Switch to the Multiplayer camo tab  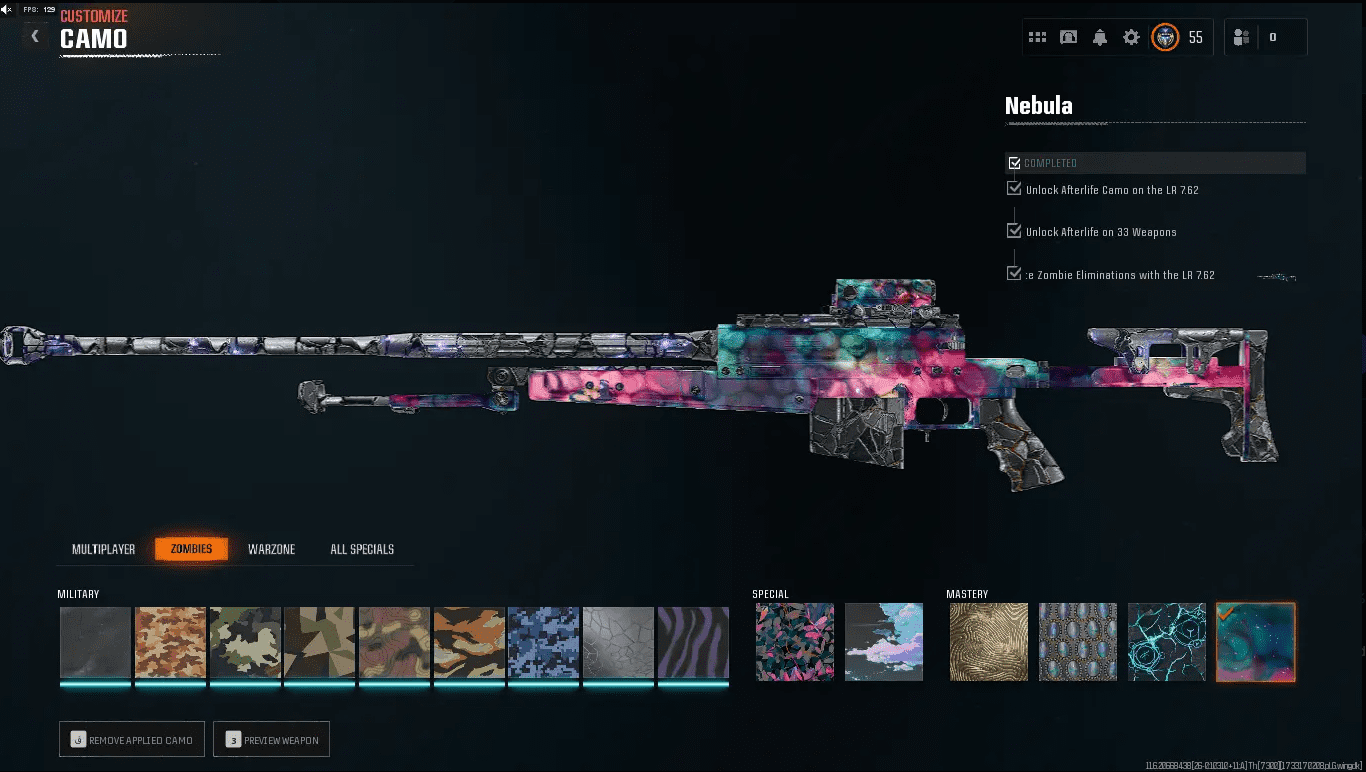tap(103, 549)
